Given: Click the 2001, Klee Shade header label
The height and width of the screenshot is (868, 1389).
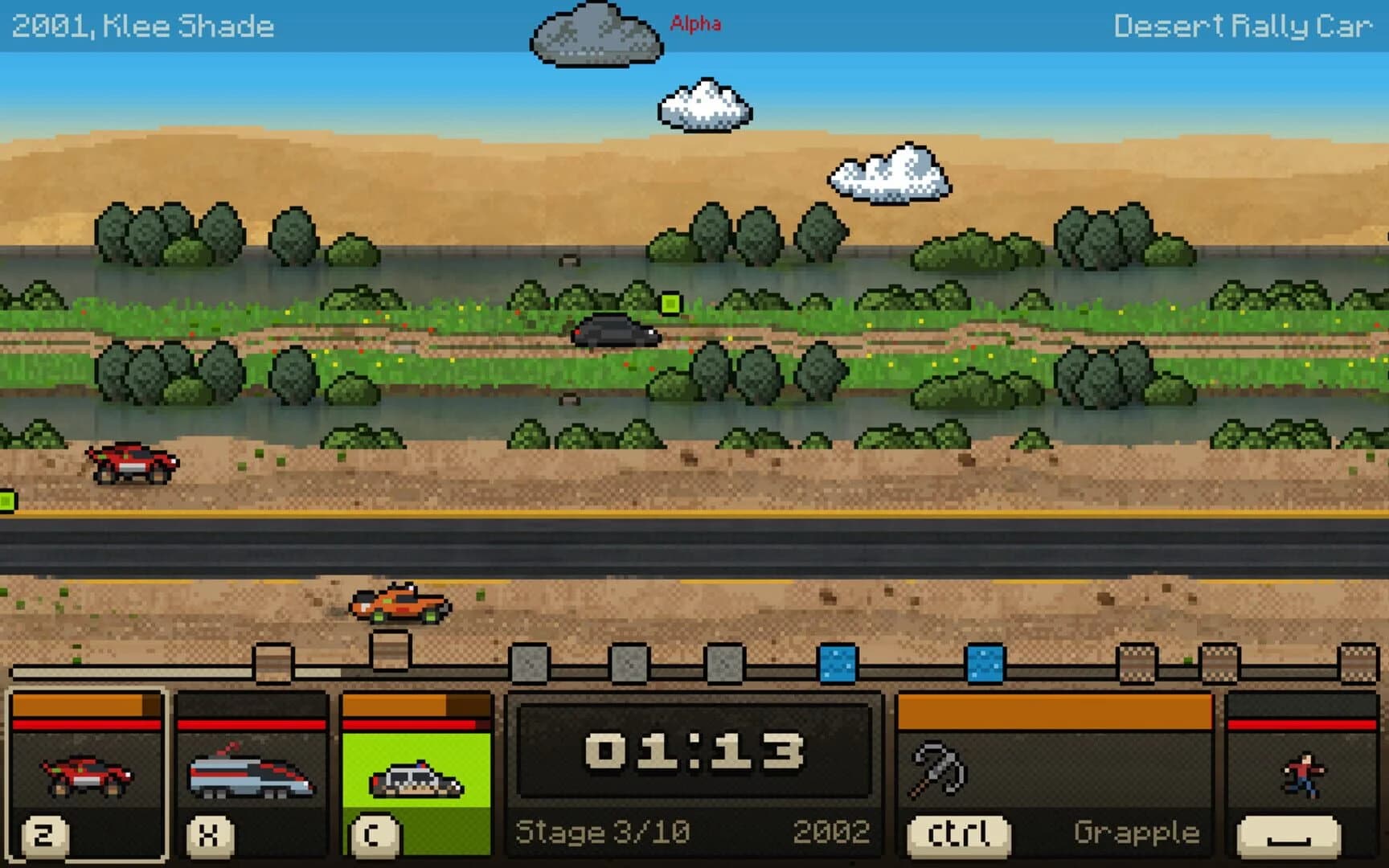Looking at the screenshot, I should click(143, 24).
